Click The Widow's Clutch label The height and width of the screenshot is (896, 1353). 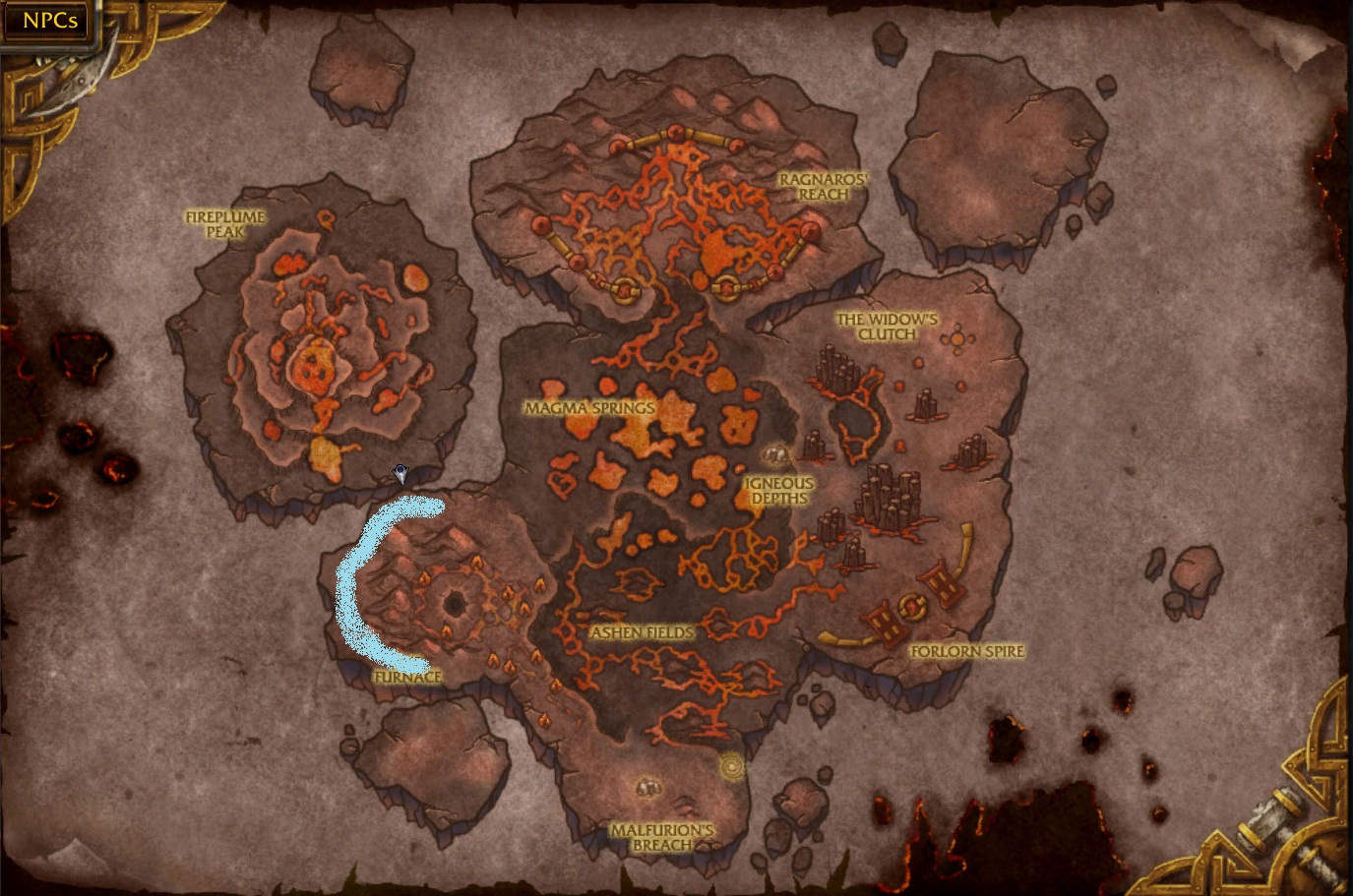click(885, 326)
